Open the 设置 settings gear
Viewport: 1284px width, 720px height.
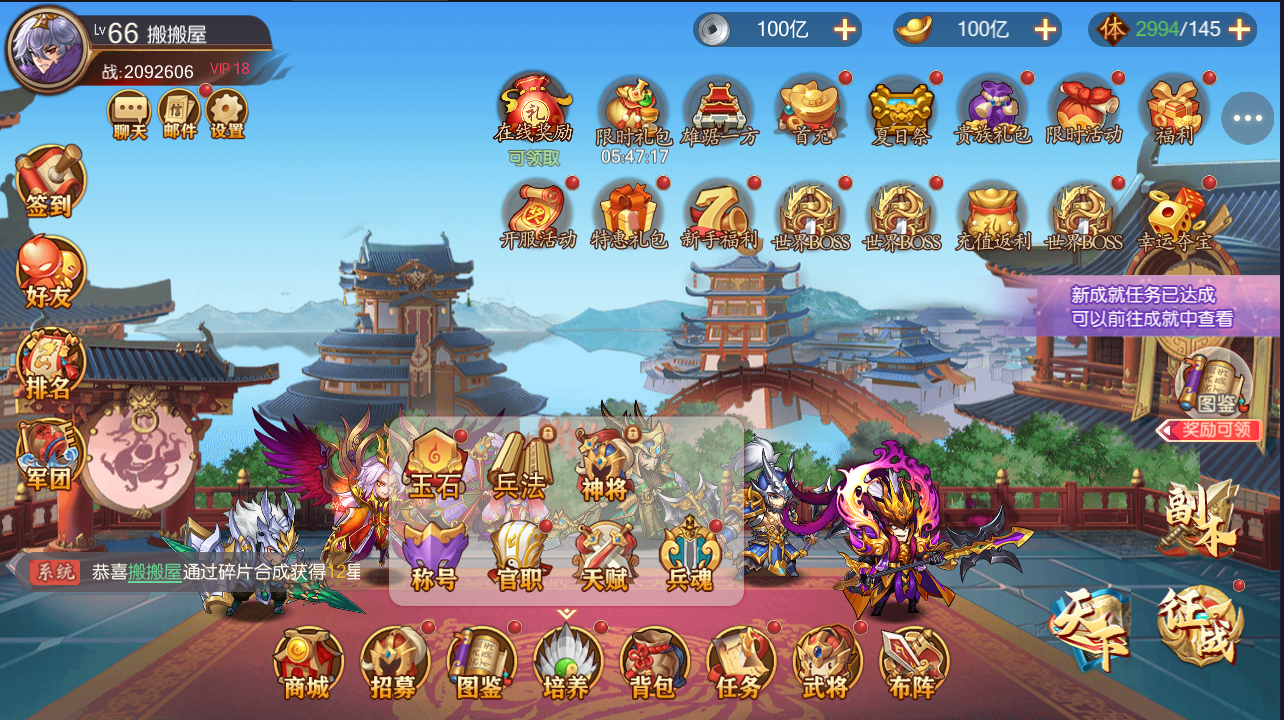(x=227, y=112)
